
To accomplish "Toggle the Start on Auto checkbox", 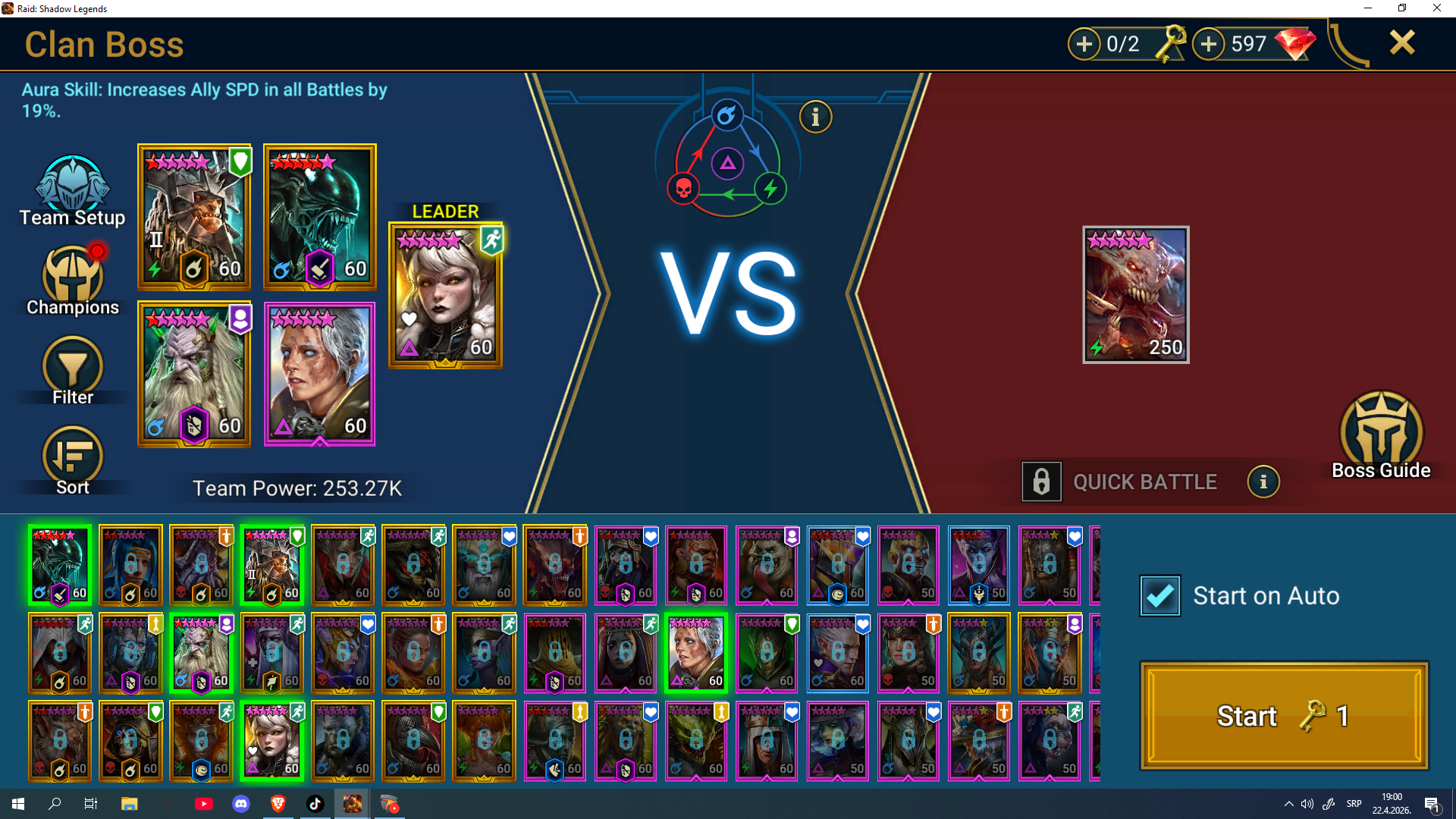I will point(1160,596).
